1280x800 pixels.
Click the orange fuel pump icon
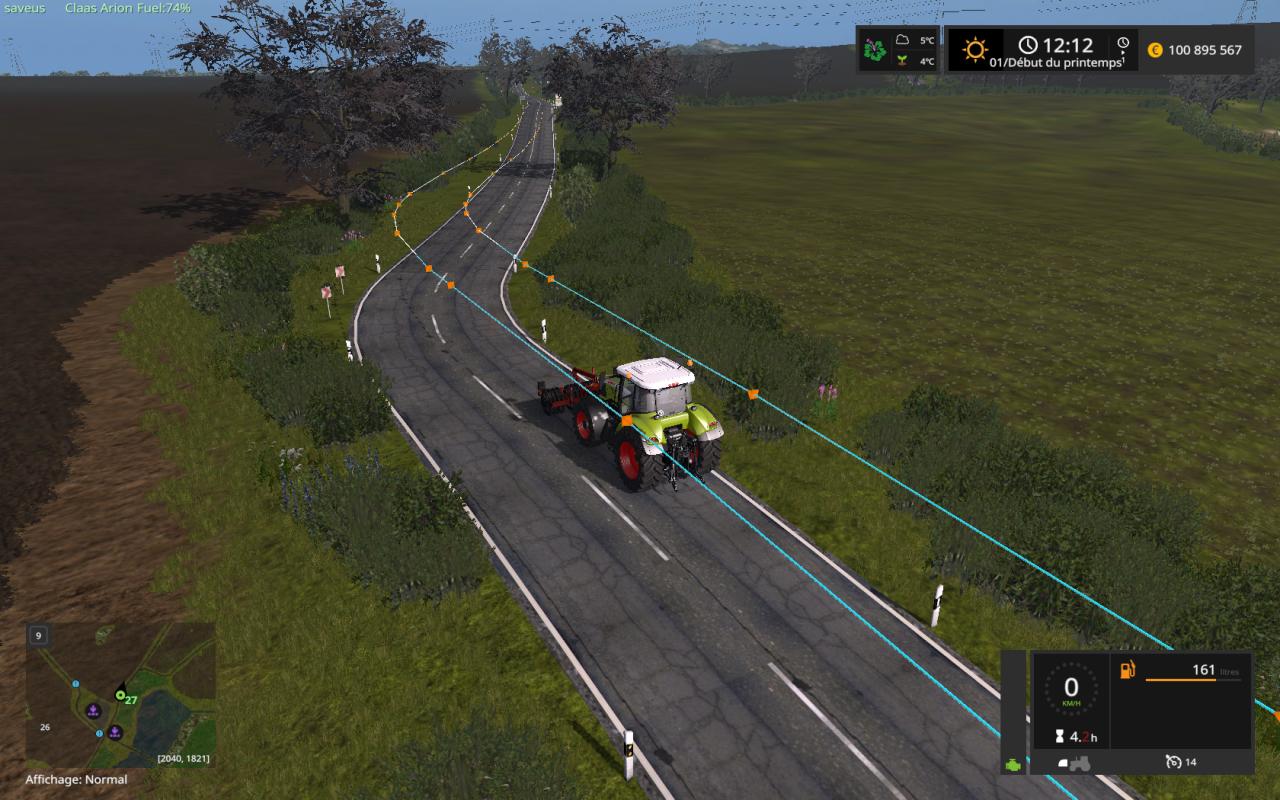point(1127,670)
